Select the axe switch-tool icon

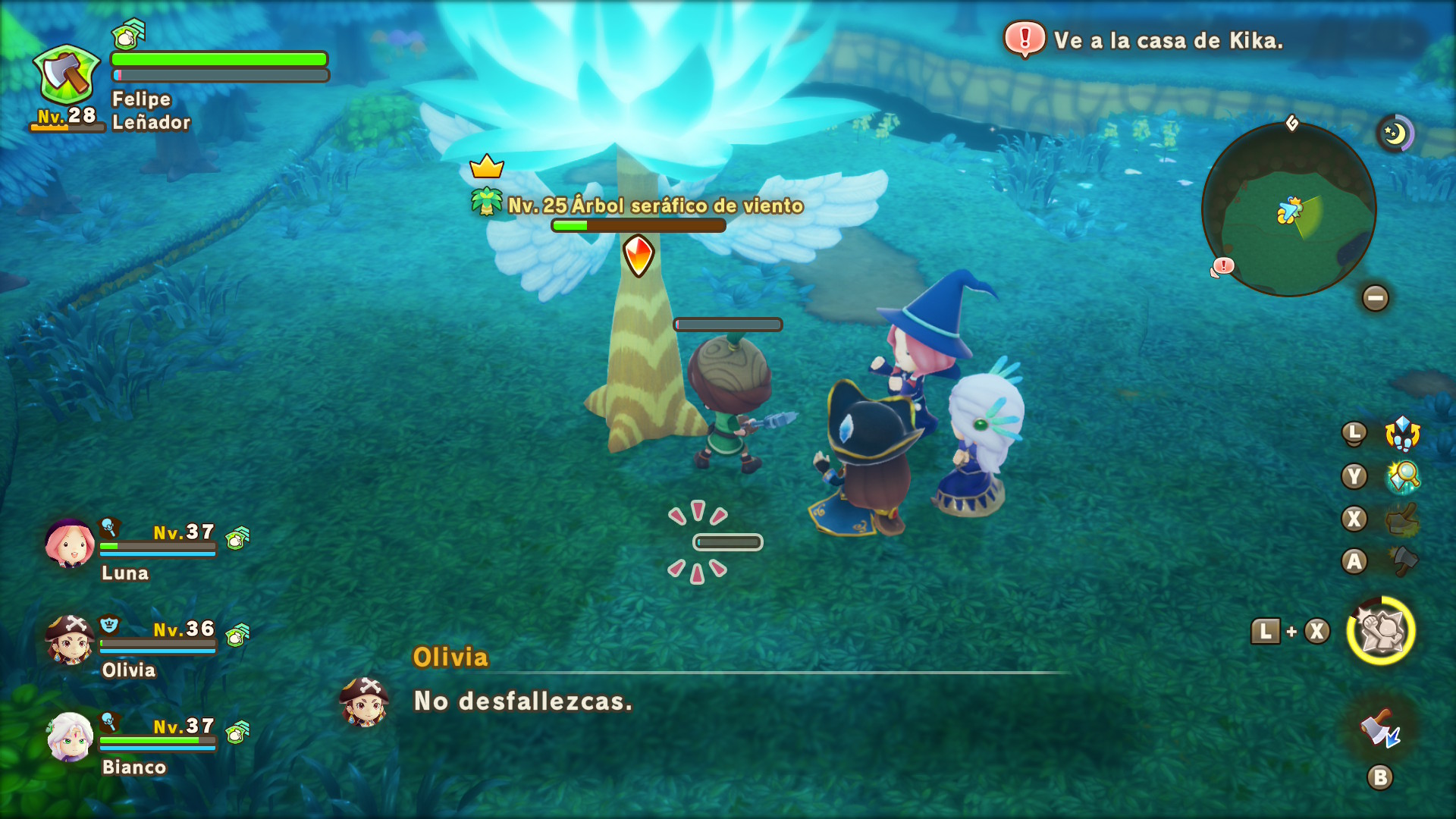(x=1380, y=729)
